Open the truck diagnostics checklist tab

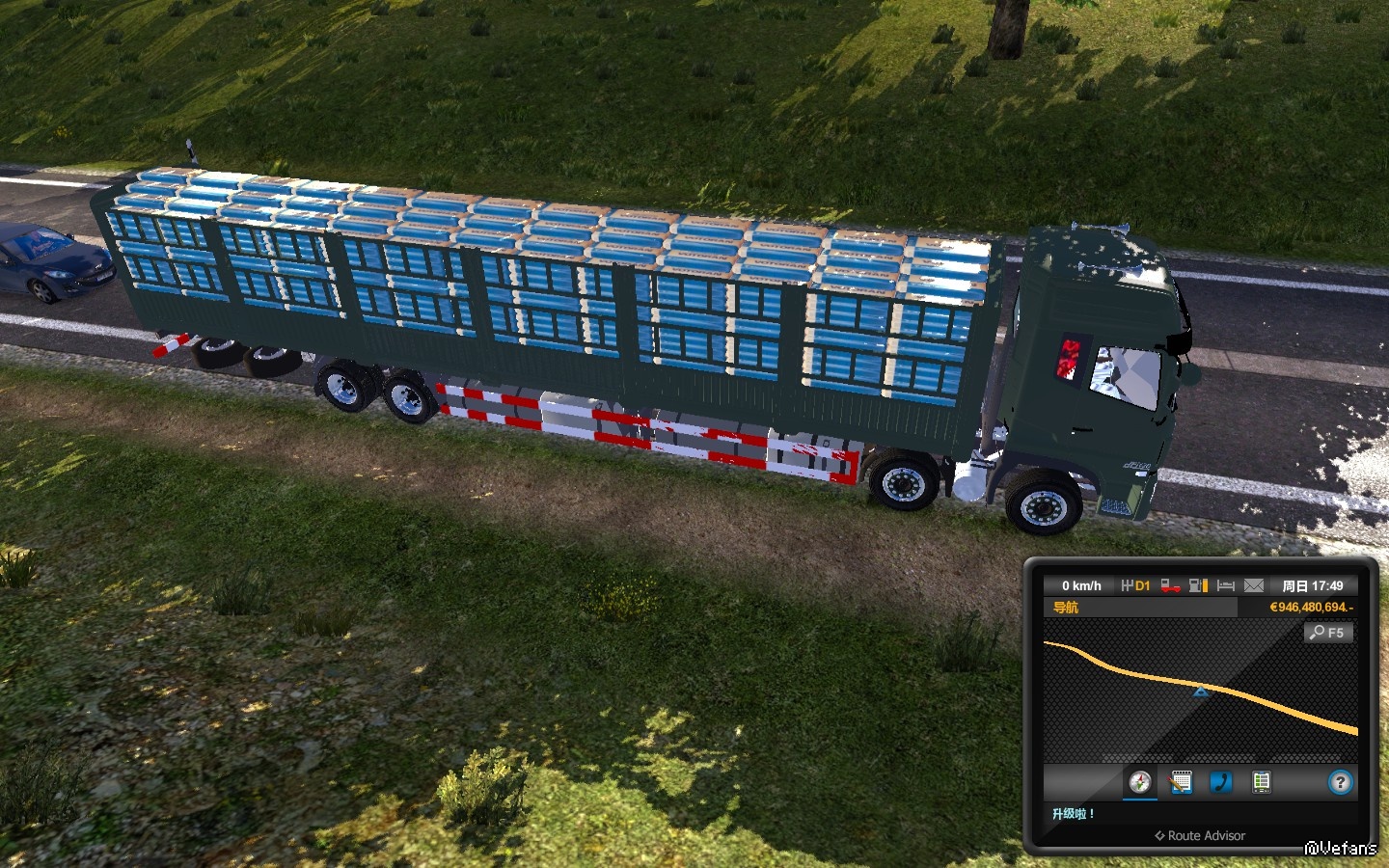pos(1261,782)
